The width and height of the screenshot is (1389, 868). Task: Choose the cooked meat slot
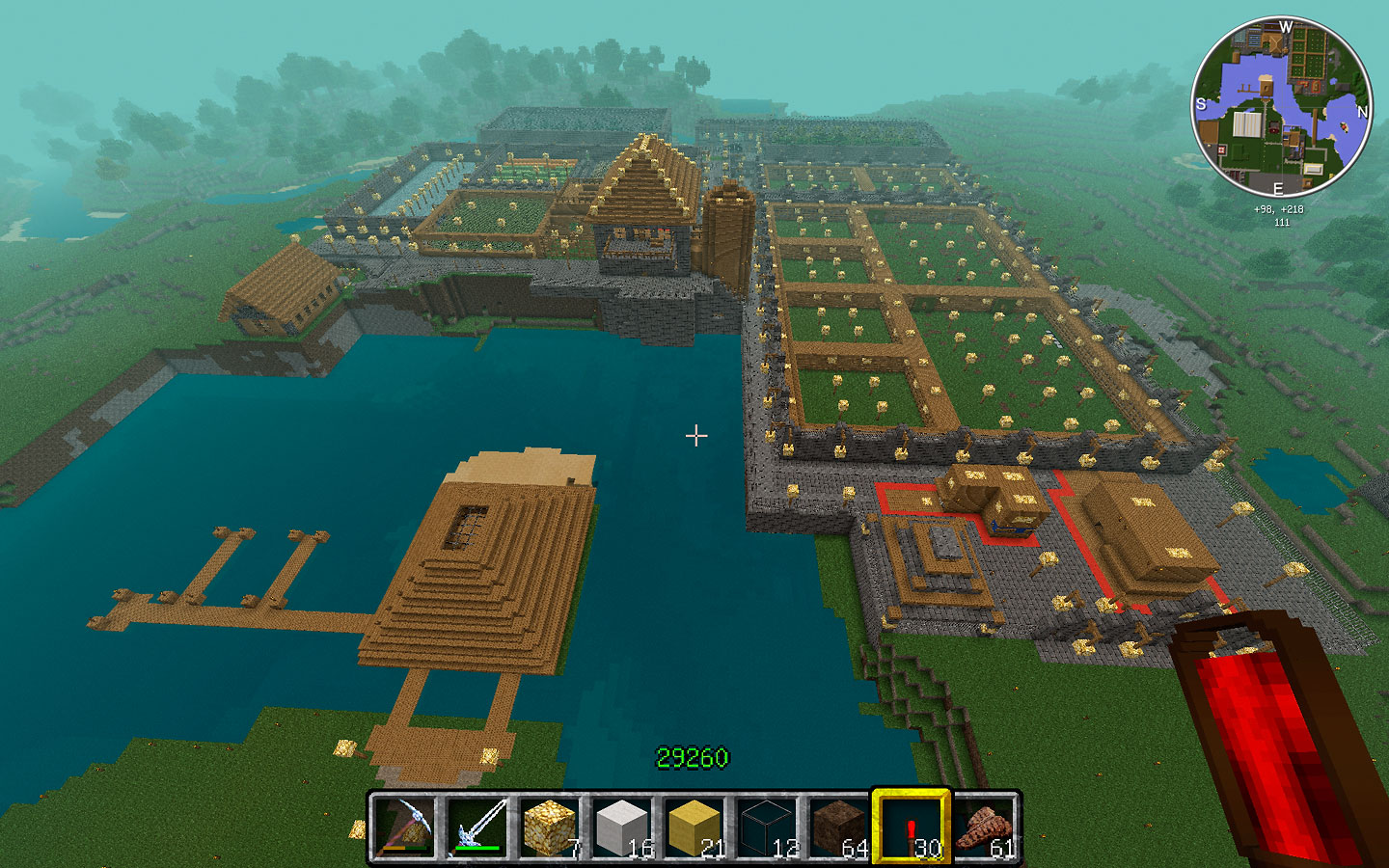(x=984, y=827)
